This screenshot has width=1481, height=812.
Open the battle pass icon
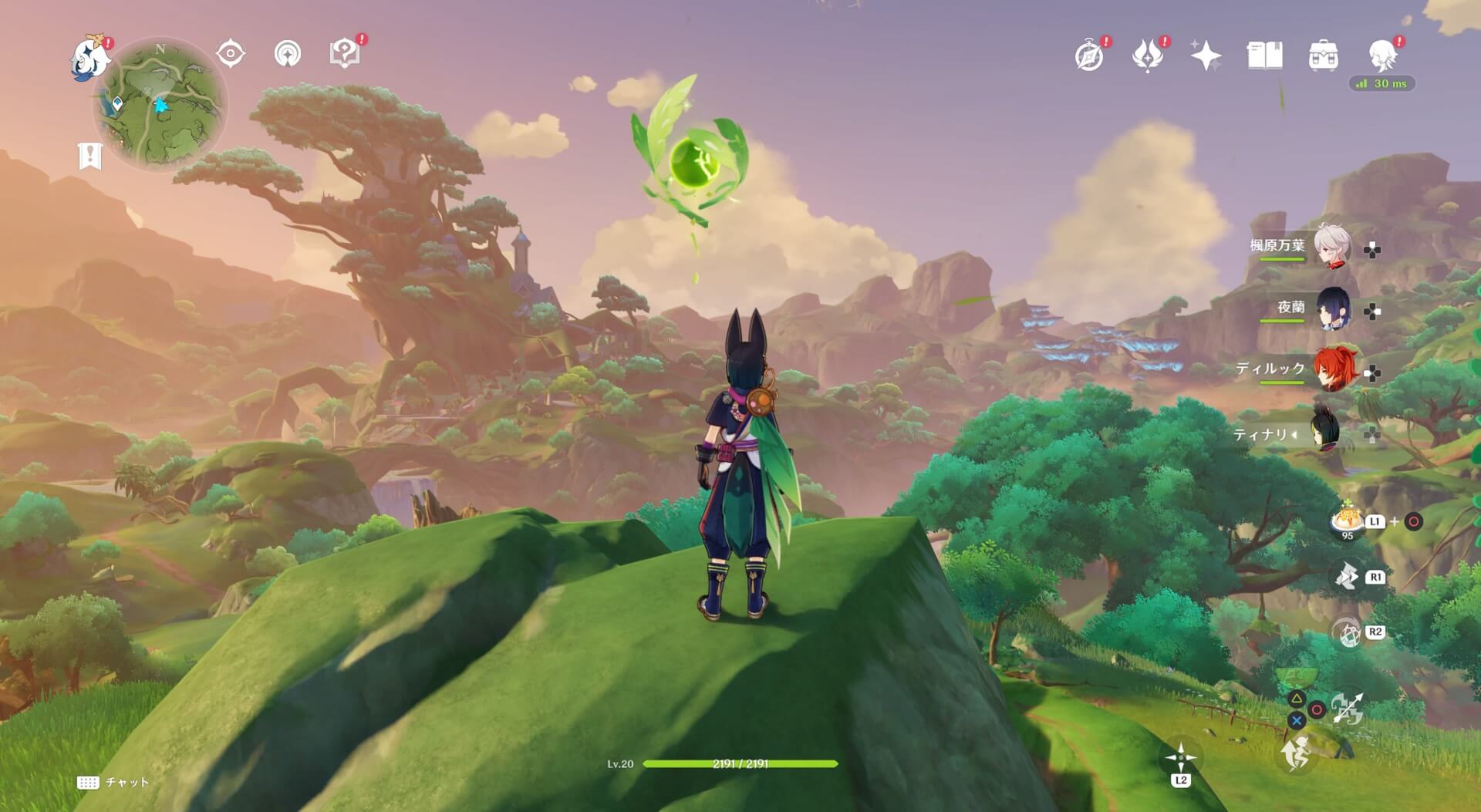[x=1147, y=56]
